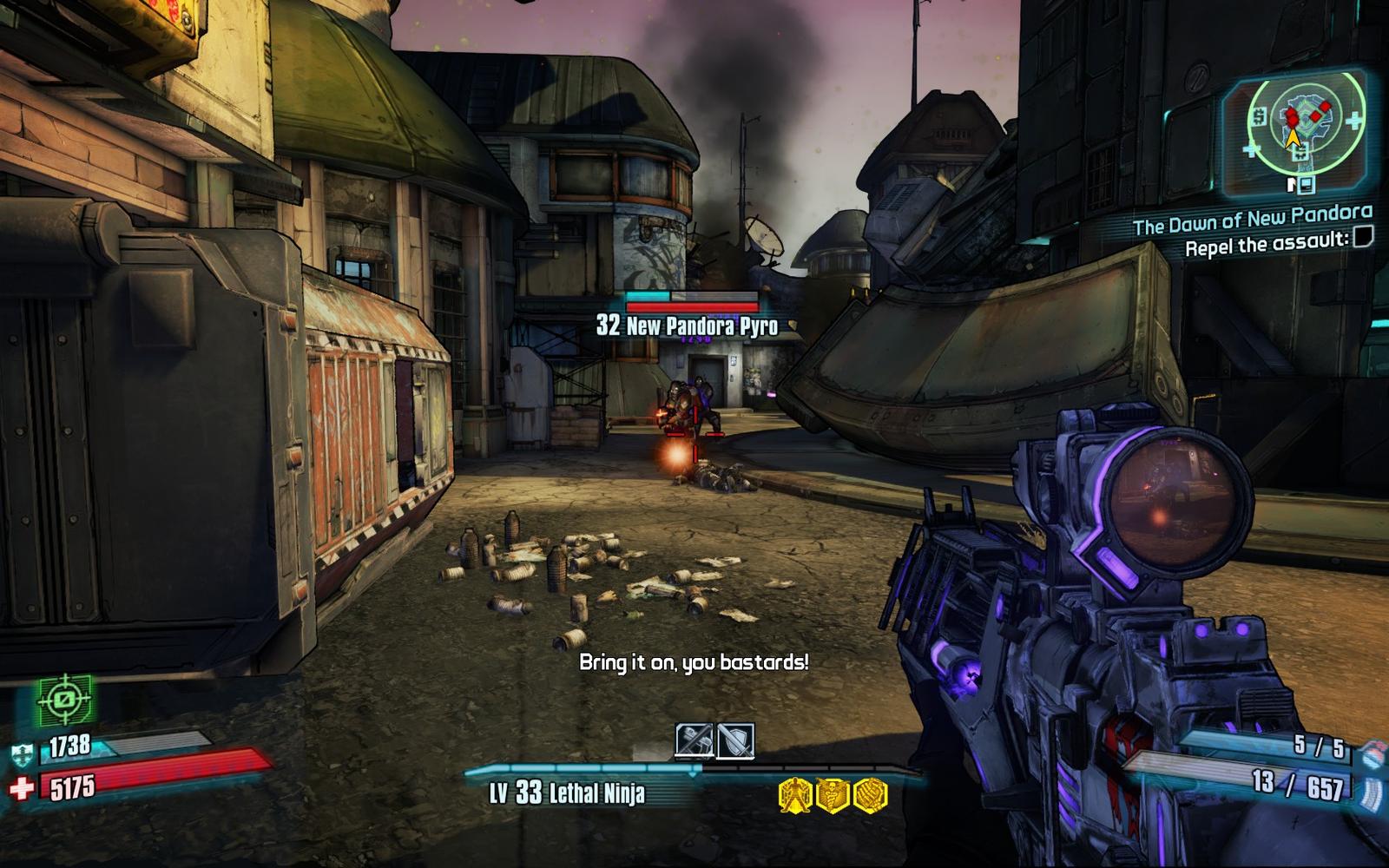Click the white health cross icon
The image size is (1389, 868).
coord(22,788)
